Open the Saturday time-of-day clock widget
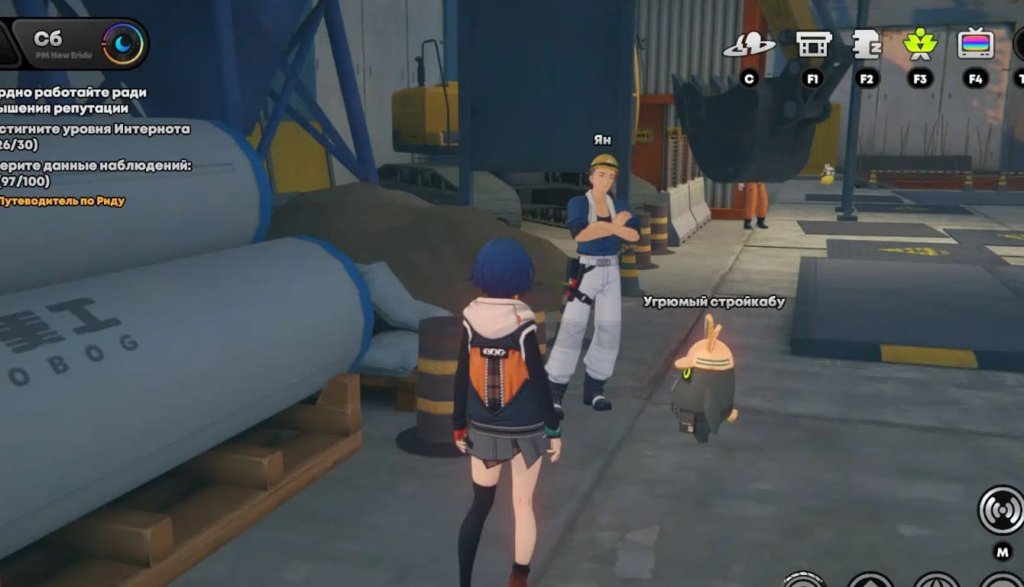Image resolution: width=1024 pixels, height=587 pixels. (x=123, y=44)
